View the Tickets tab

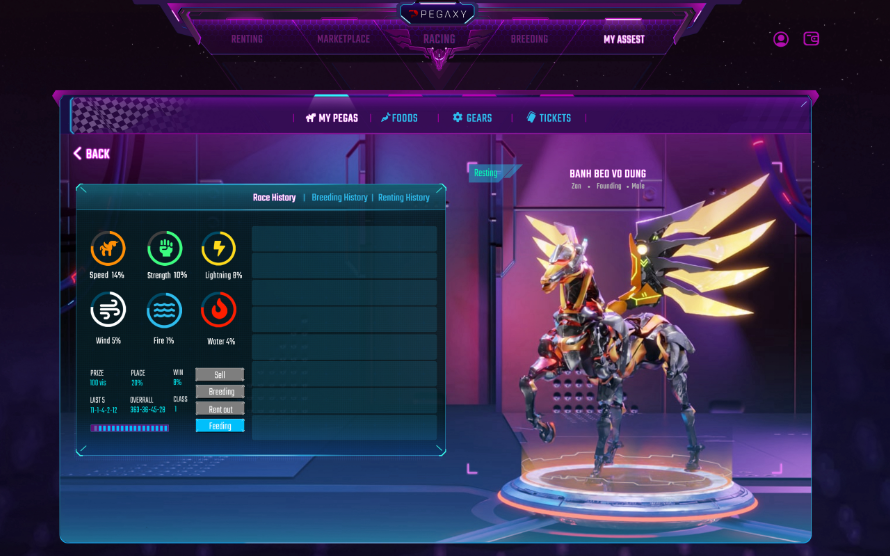[549, 118]
